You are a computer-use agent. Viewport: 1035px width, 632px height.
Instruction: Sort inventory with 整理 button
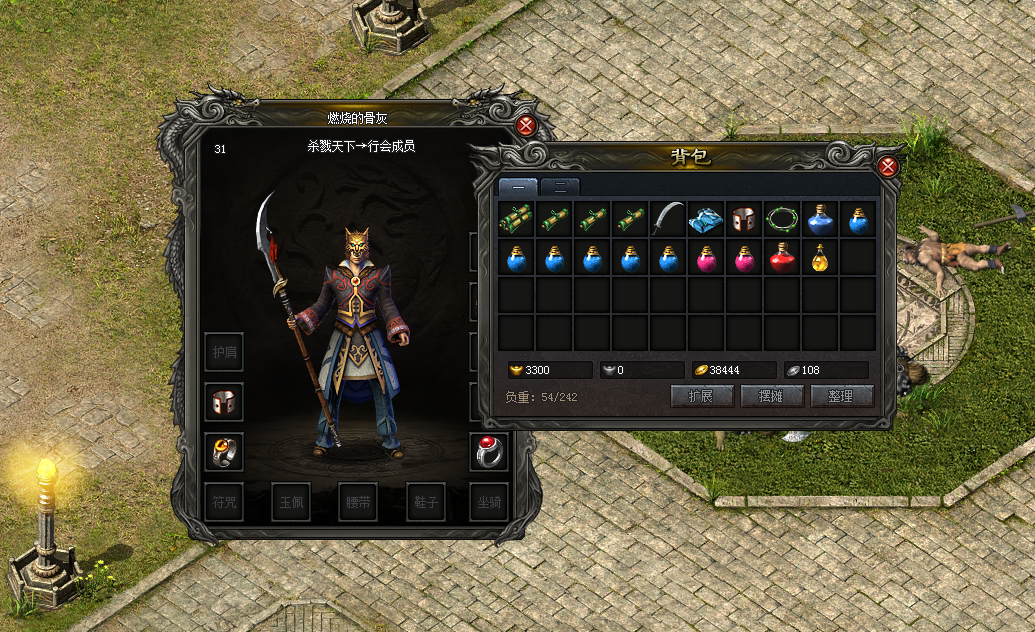pyautogui.click(x=841, y=396)
